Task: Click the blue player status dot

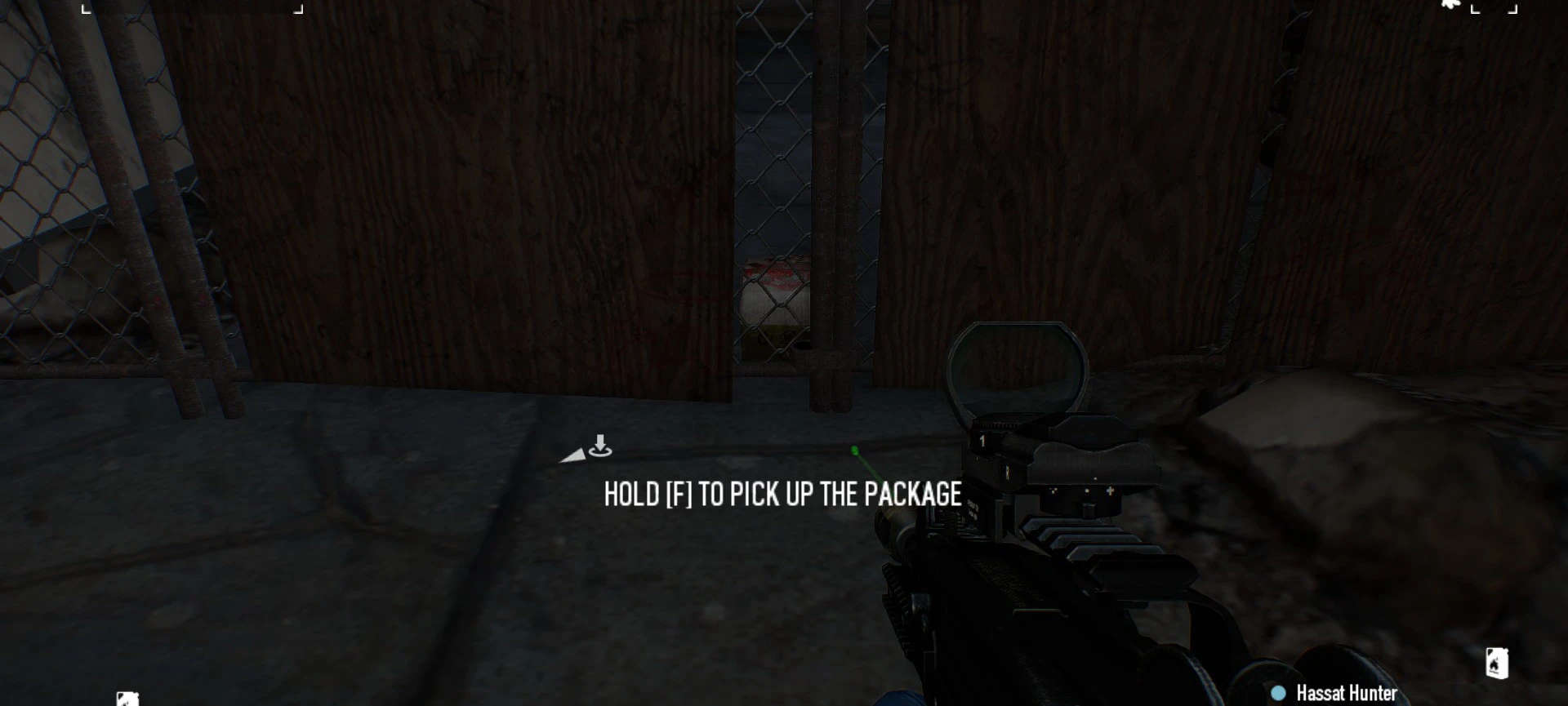Action: coord(1277,691)
